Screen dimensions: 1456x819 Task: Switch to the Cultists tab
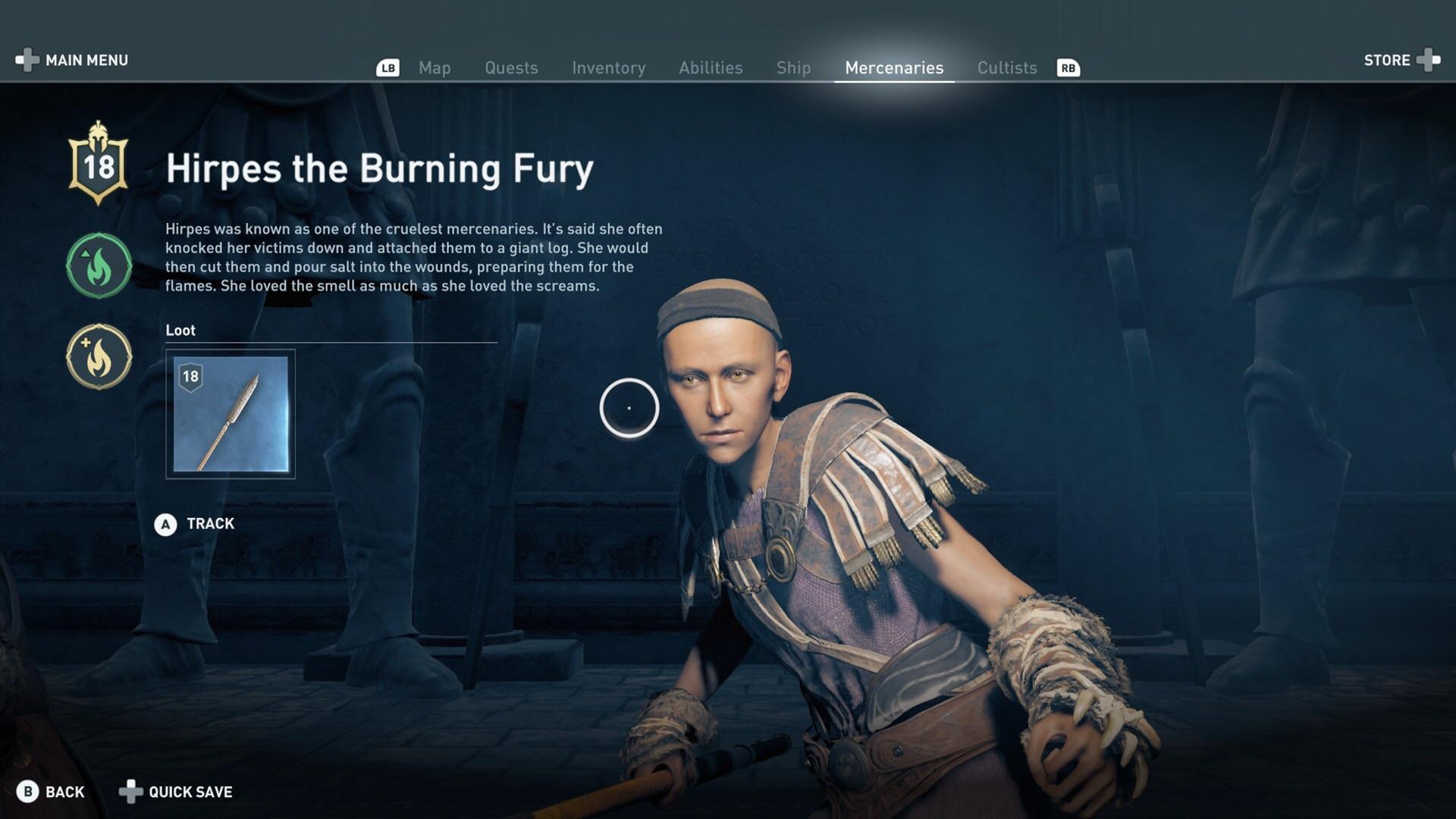(1006, 67)
